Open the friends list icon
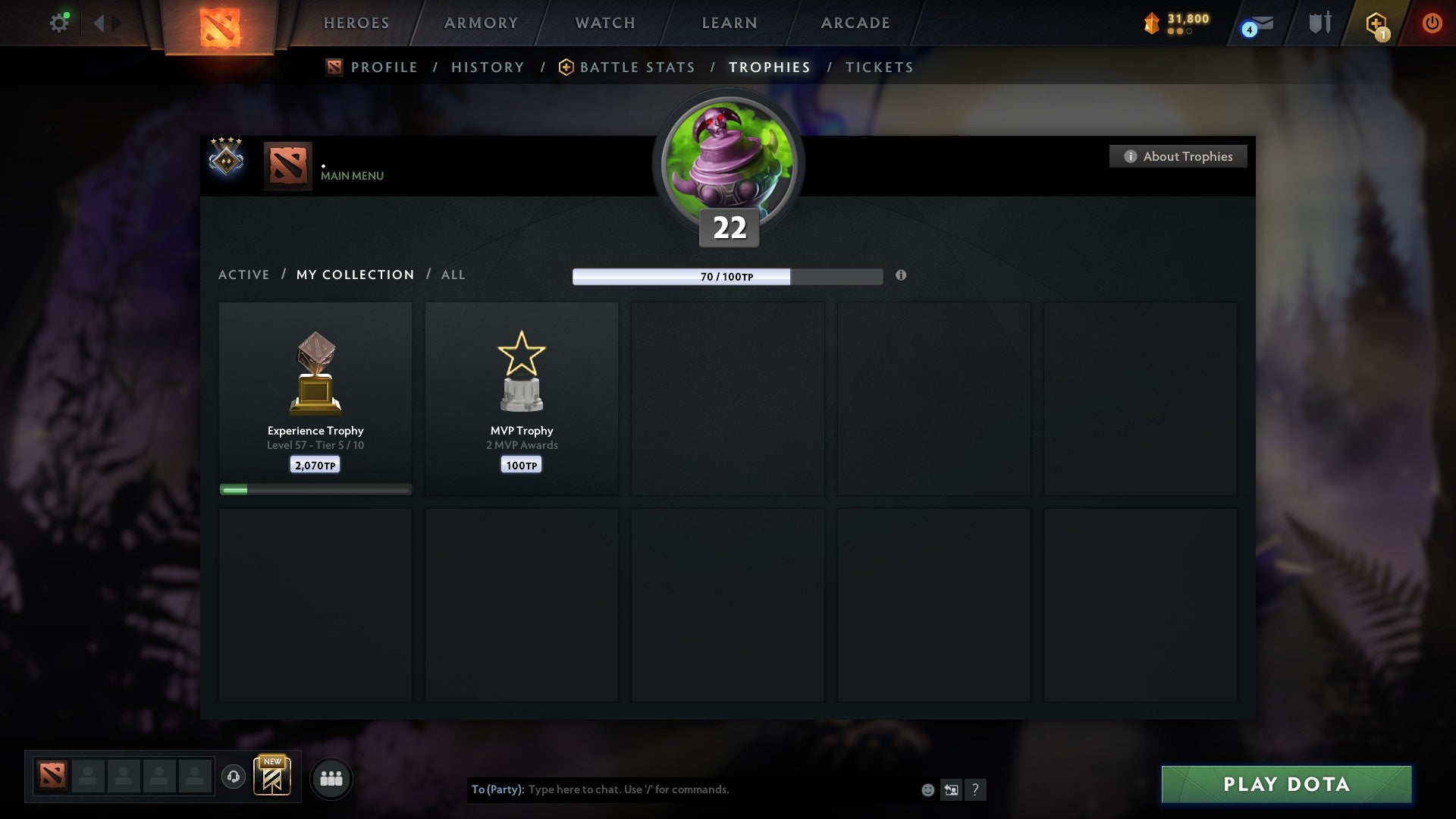The image size is (1456, 819). click(x=331, y=777)
